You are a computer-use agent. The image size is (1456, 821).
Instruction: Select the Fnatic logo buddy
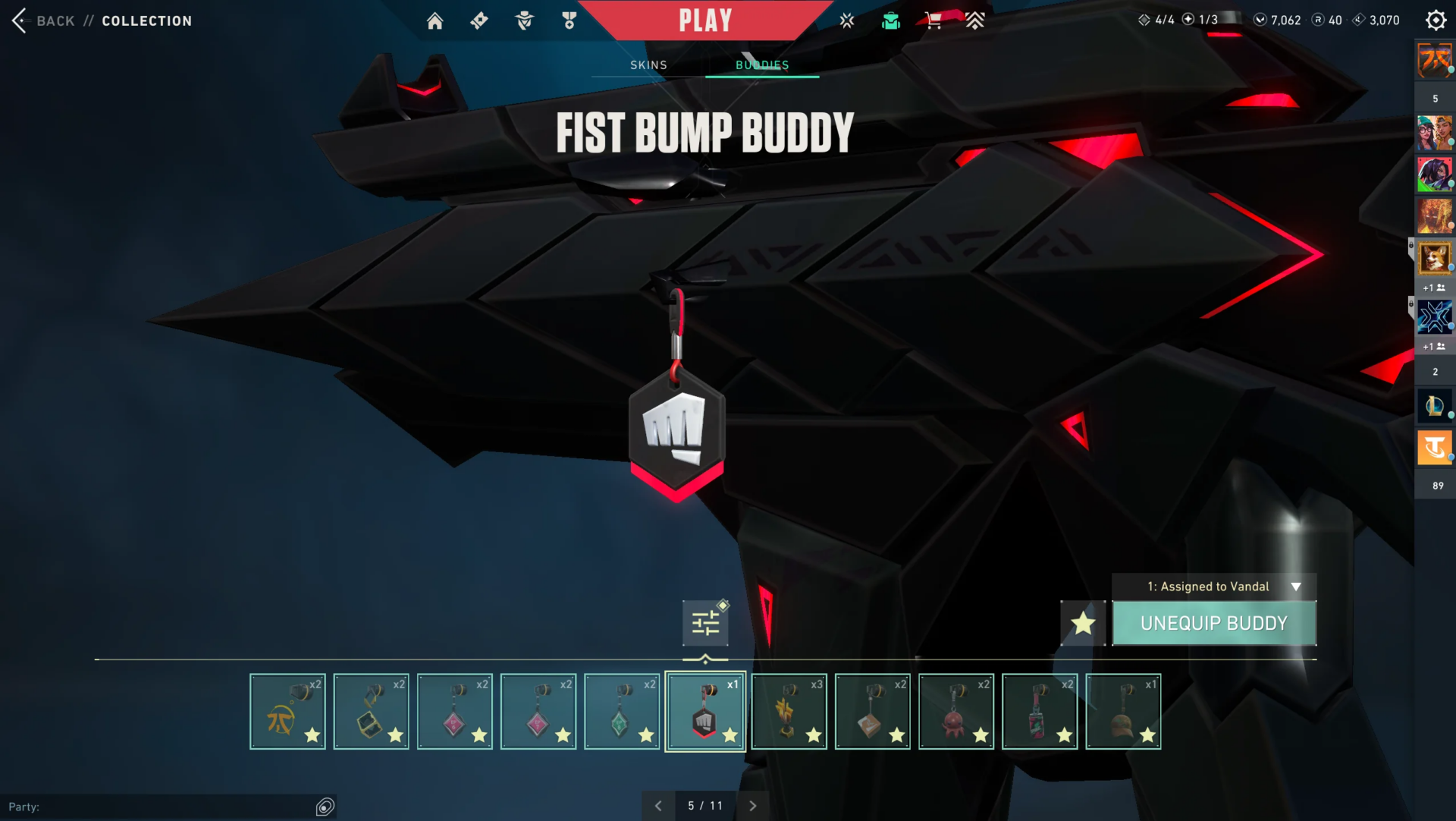point(287,712)
